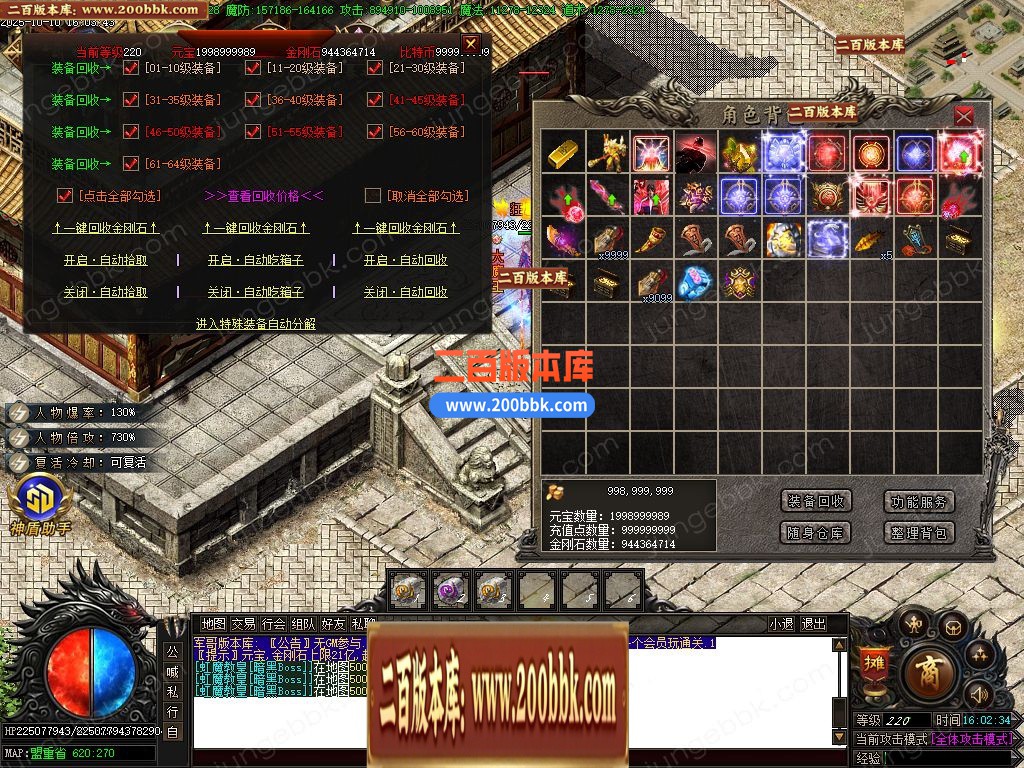Close the character backpack window
The image size is (1024, 768).
coord(963,116)
